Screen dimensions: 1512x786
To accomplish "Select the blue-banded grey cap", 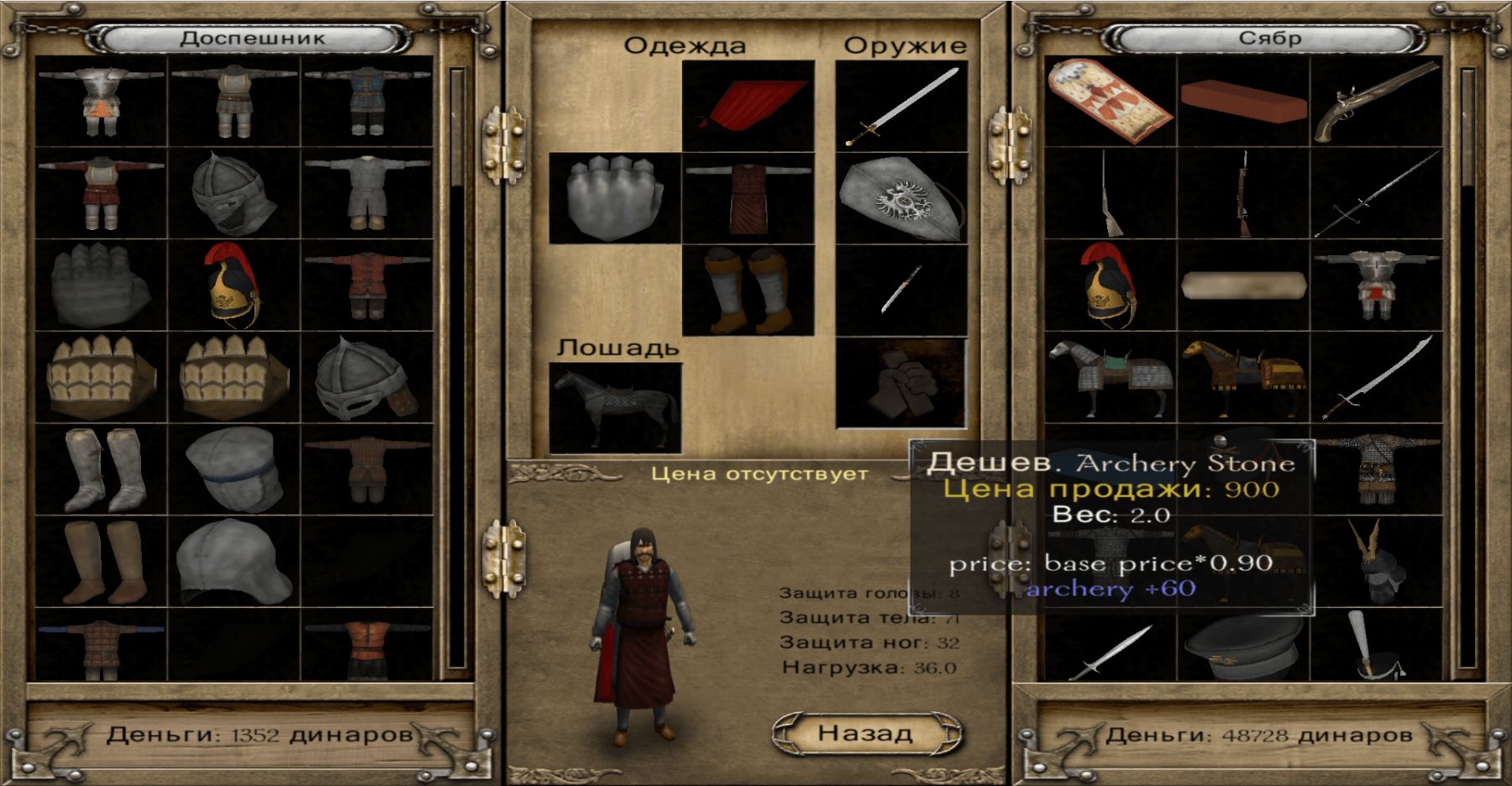I will (x=234, y=470).
